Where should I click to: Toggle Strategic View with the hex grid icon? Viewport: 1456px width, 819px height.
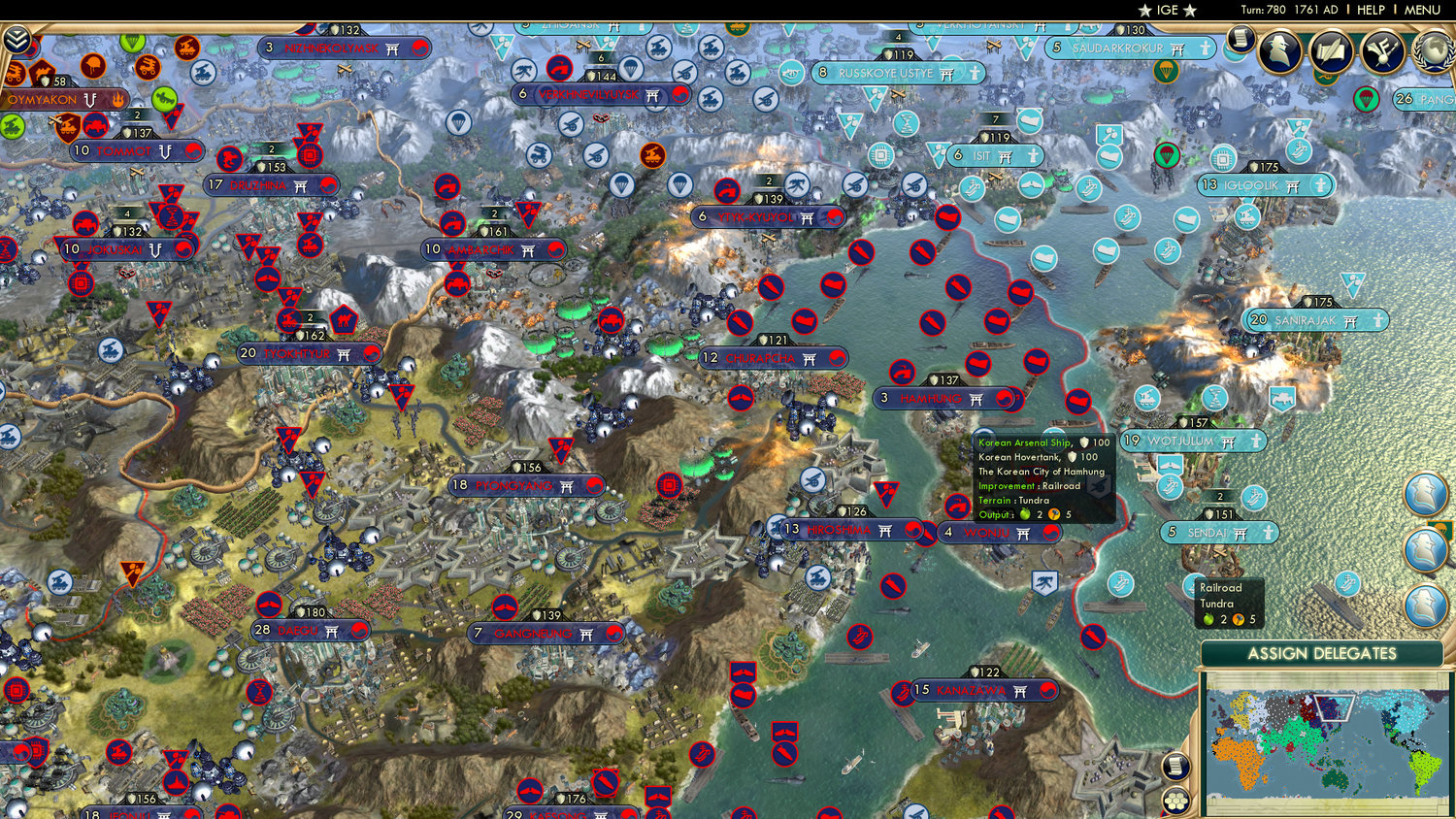[1176, 801]
